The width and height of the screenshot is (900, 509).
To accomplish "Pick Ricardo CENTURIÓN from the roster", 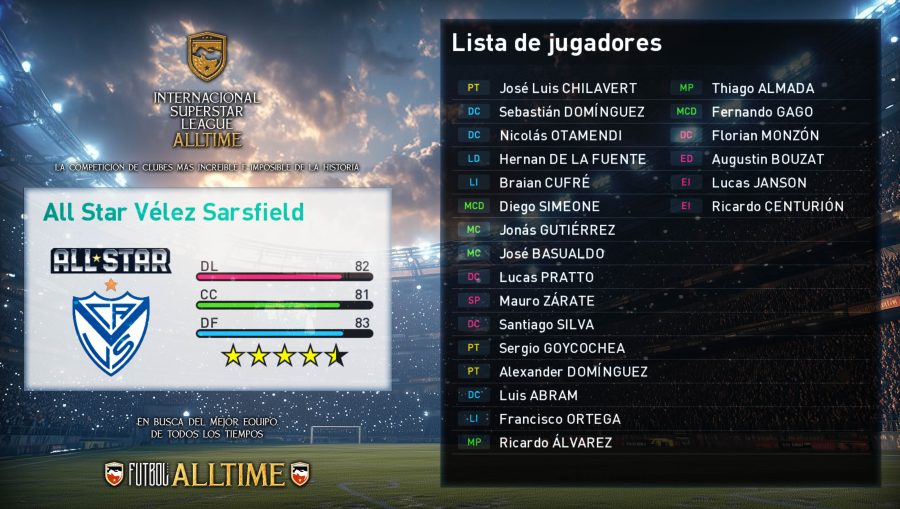I will click(x=777, y=206).
